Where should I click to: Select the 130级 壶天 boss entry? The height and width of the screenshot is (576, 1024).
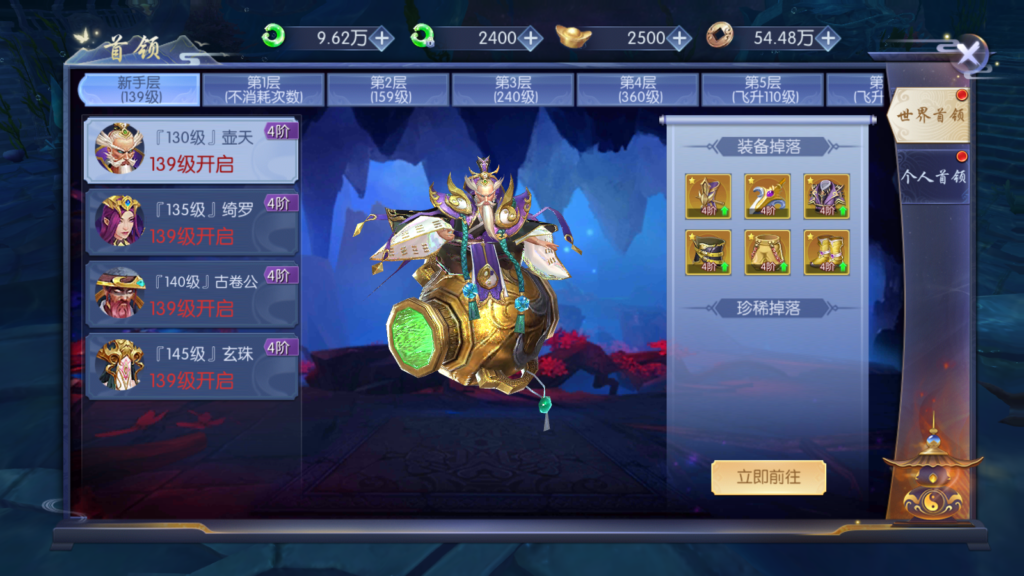192,150
